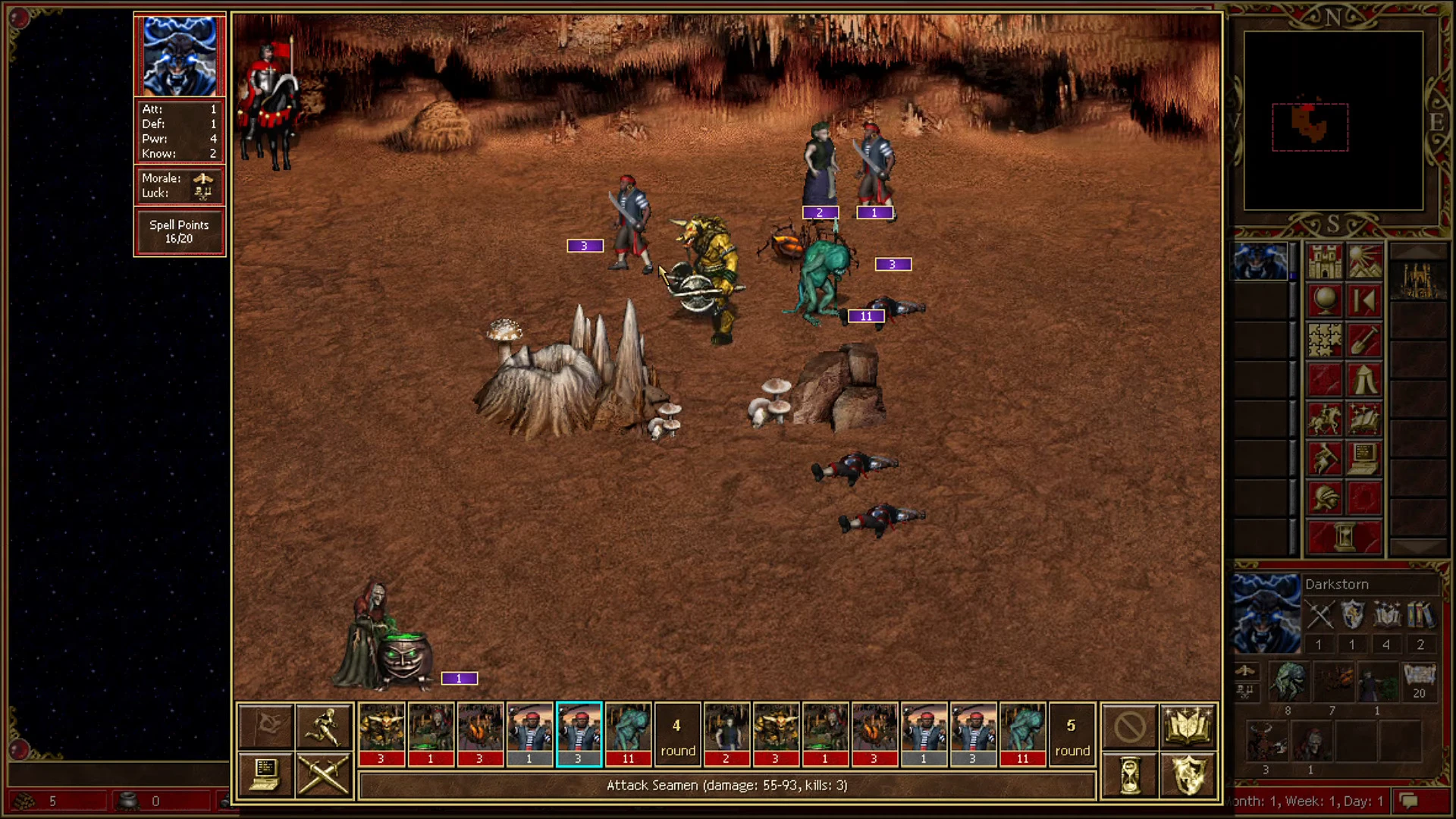Toggle auto-combat with the crossed swords
Image resolution: width=1456 pixels, height=819 pixels.
[325, 775]
